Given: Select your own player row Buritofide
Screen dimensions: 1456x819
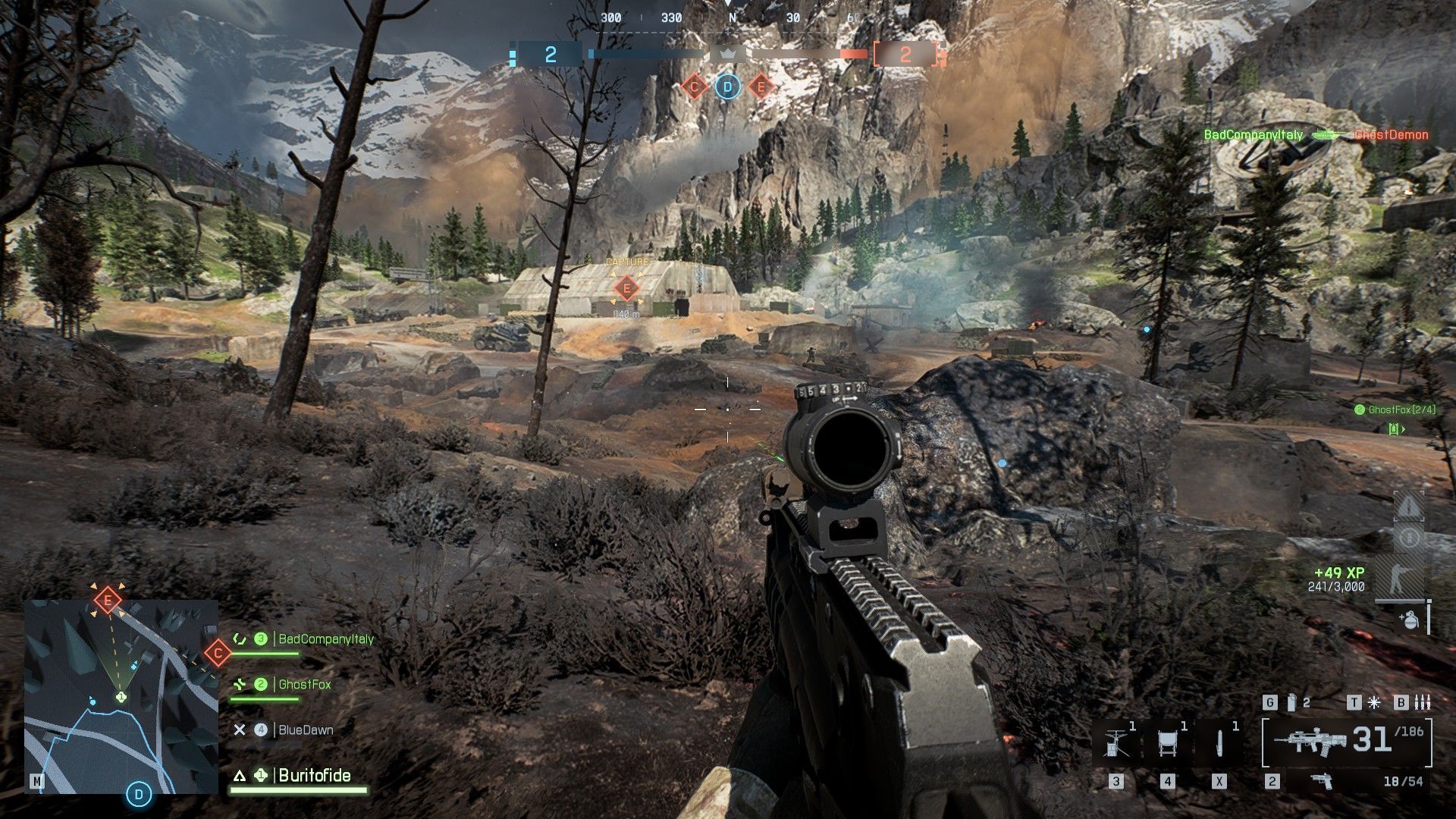Looking at the screenshot, I should (314, 775).
